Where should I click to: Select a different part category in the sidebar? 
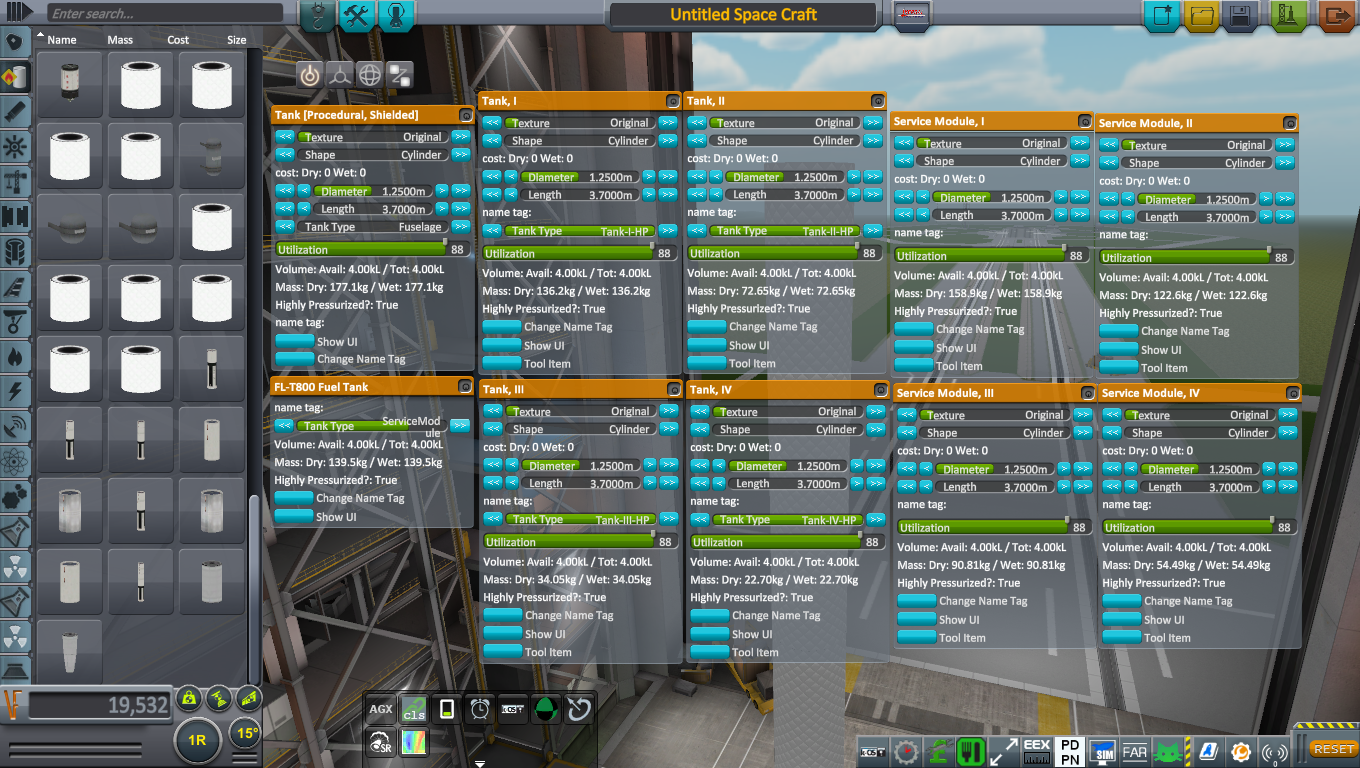14,113
